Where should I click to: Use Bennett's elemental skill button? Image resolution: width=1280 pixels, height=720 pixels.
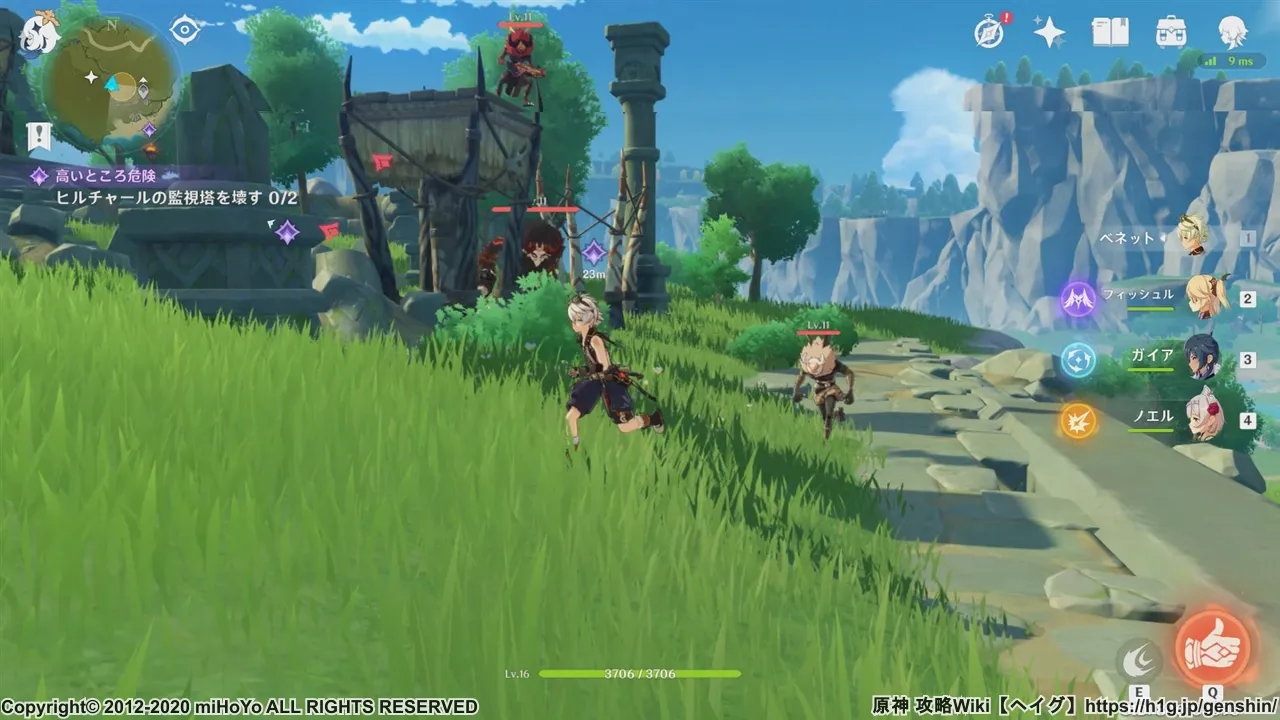(x=1139, y=660)
